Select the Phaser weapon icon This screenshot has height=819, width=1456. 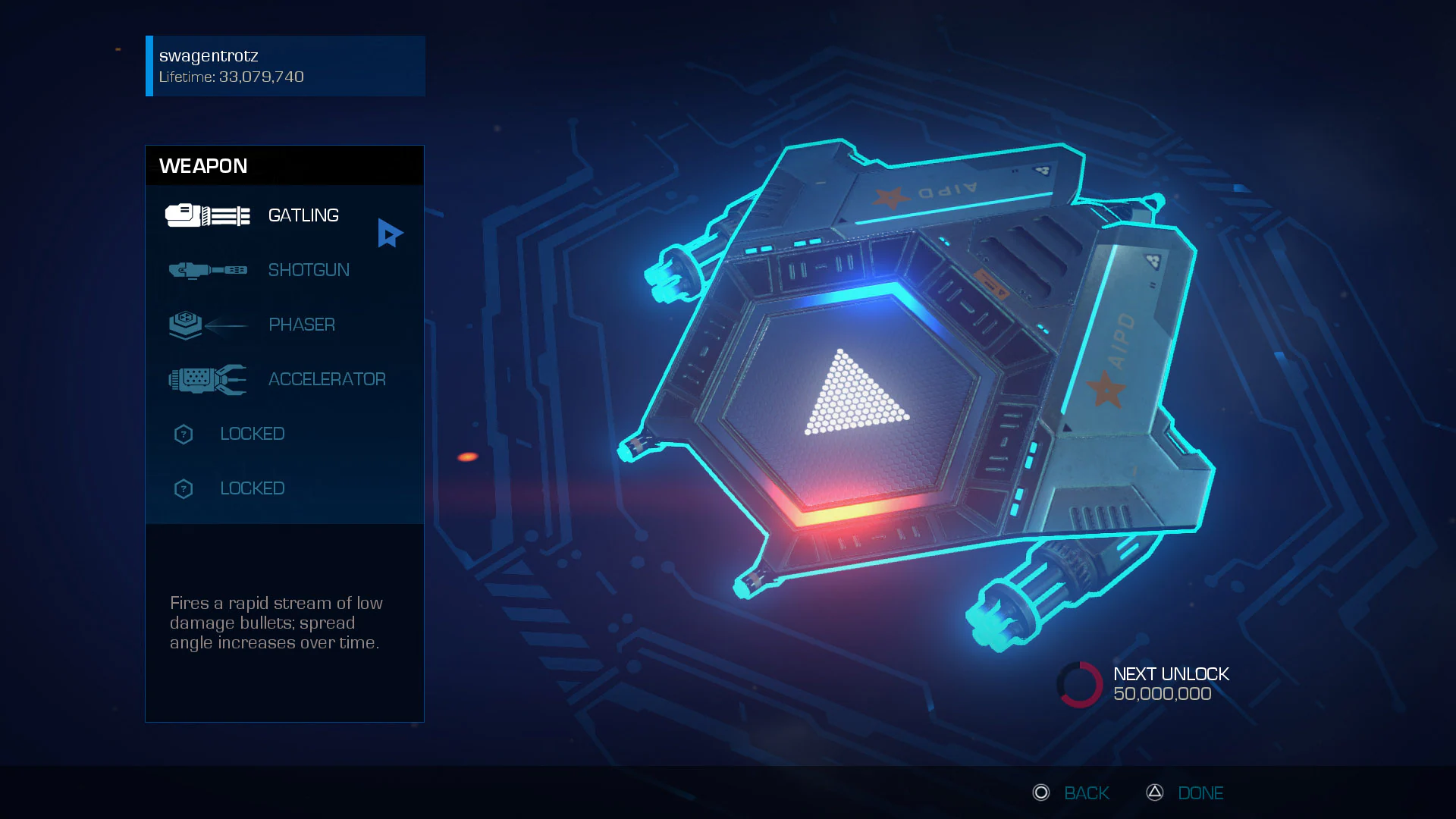pos(207,325)
